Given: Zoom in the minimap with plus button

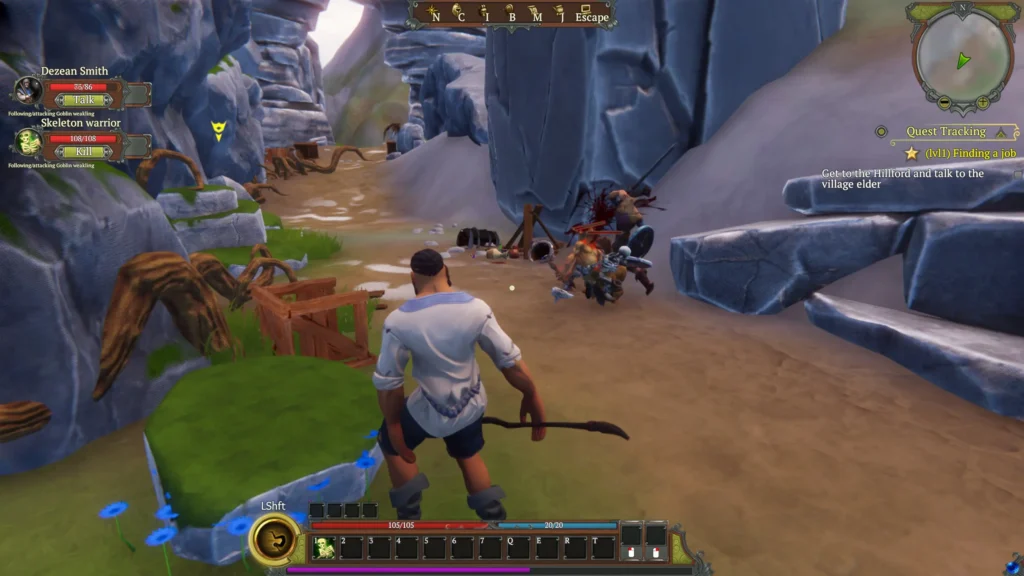Looking at the screenshot, I should tap(983, 102).
